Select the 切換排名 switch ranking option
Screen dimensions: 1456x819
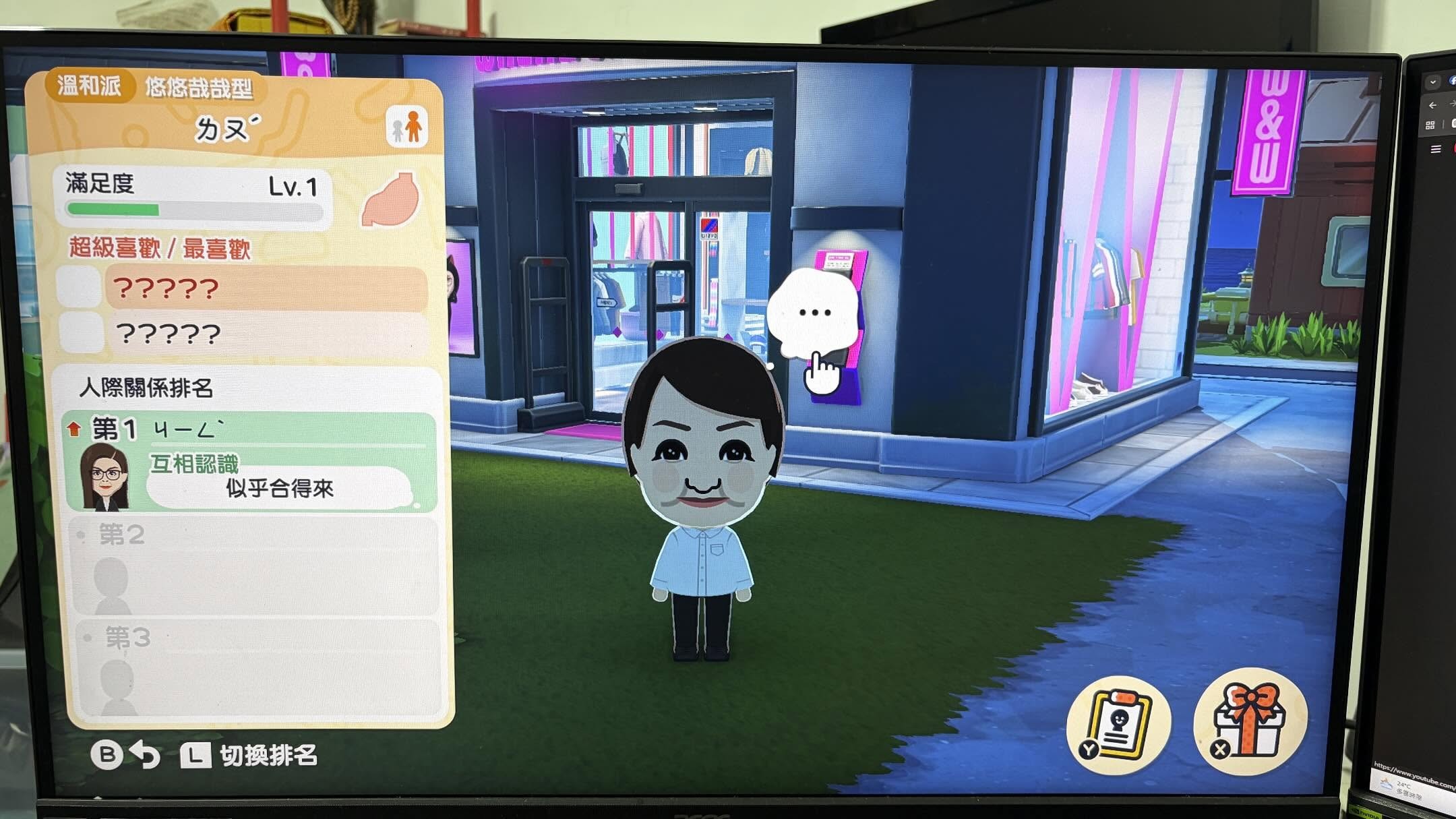pyautogui.click(x=268, y=756)
